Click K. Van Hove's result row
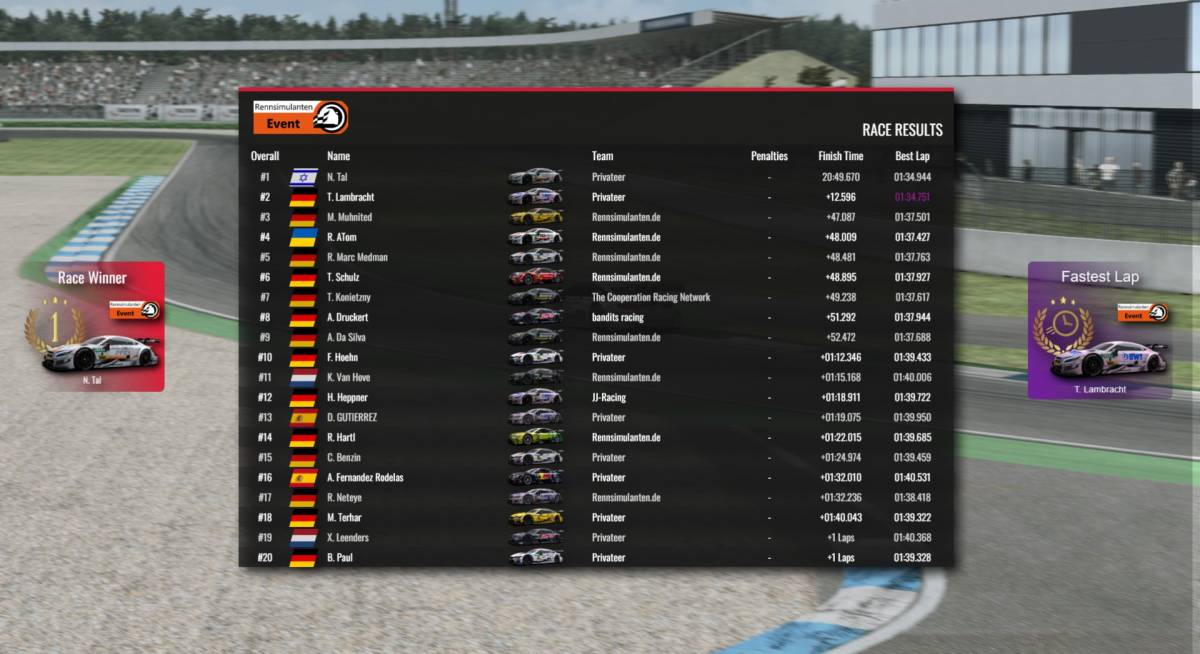 [595, 377]
